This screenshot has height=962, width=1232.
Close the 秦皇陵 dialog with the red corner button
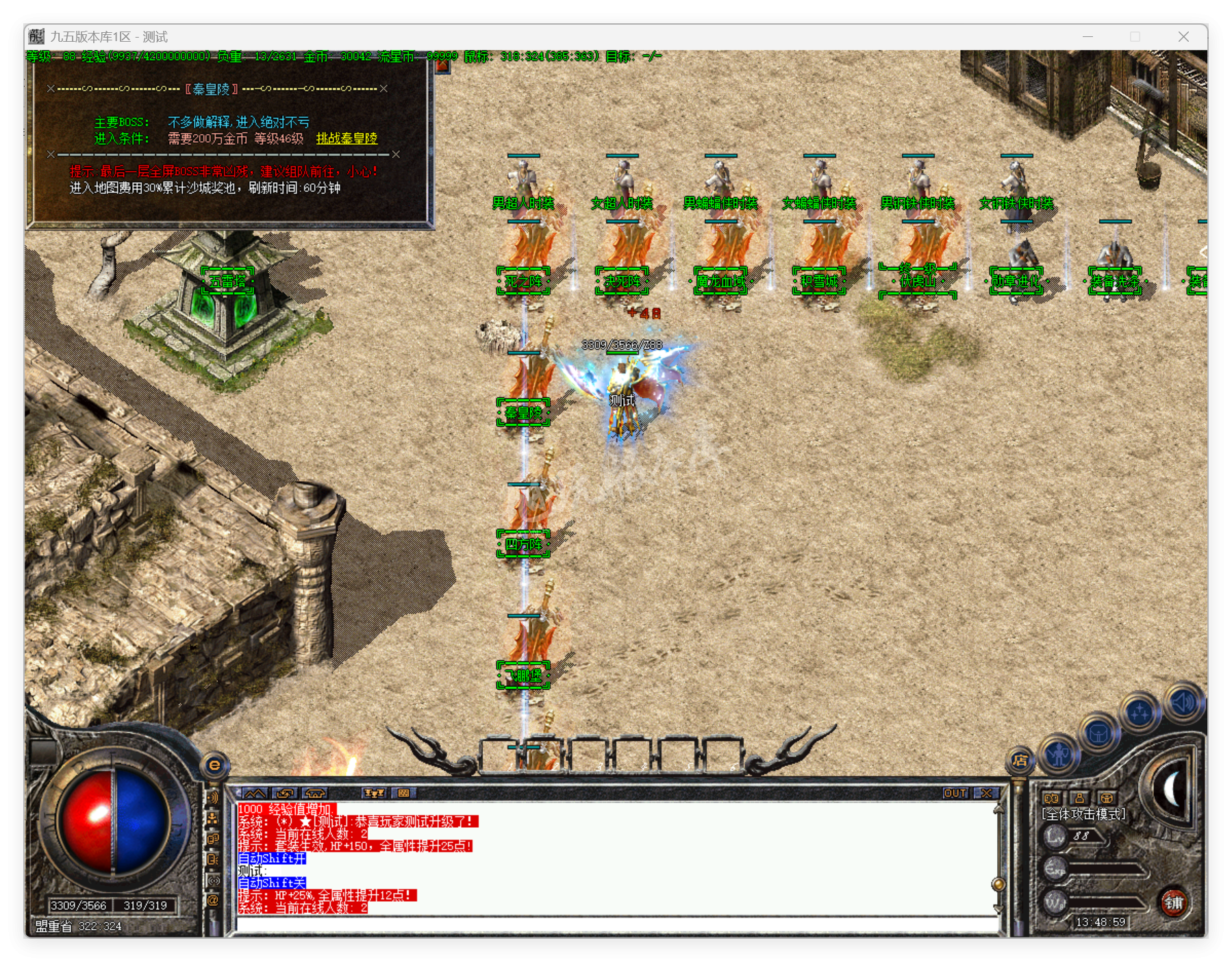442,66
